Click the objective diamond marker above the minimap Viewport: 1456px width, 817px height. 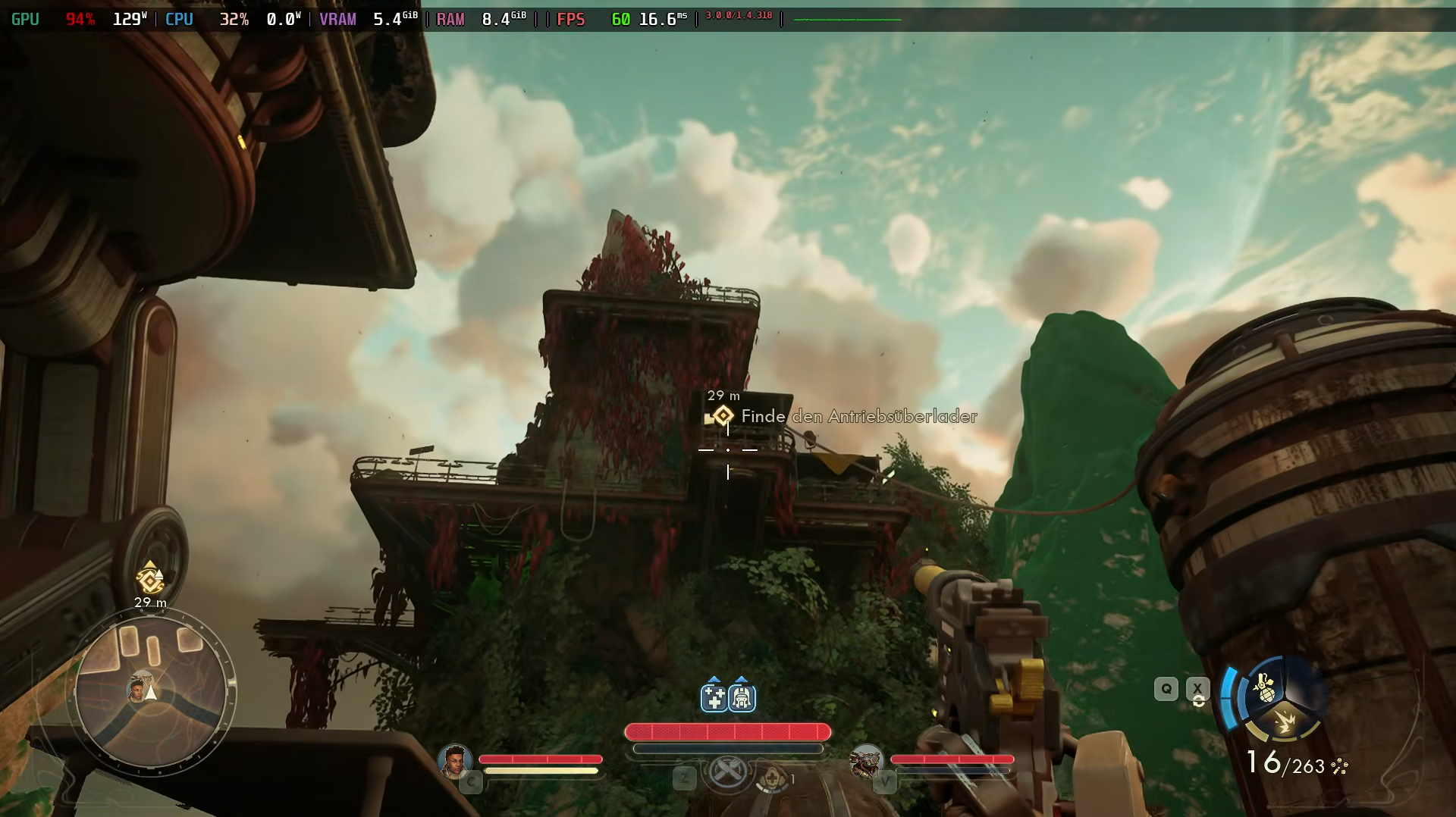tap(150, 580)
